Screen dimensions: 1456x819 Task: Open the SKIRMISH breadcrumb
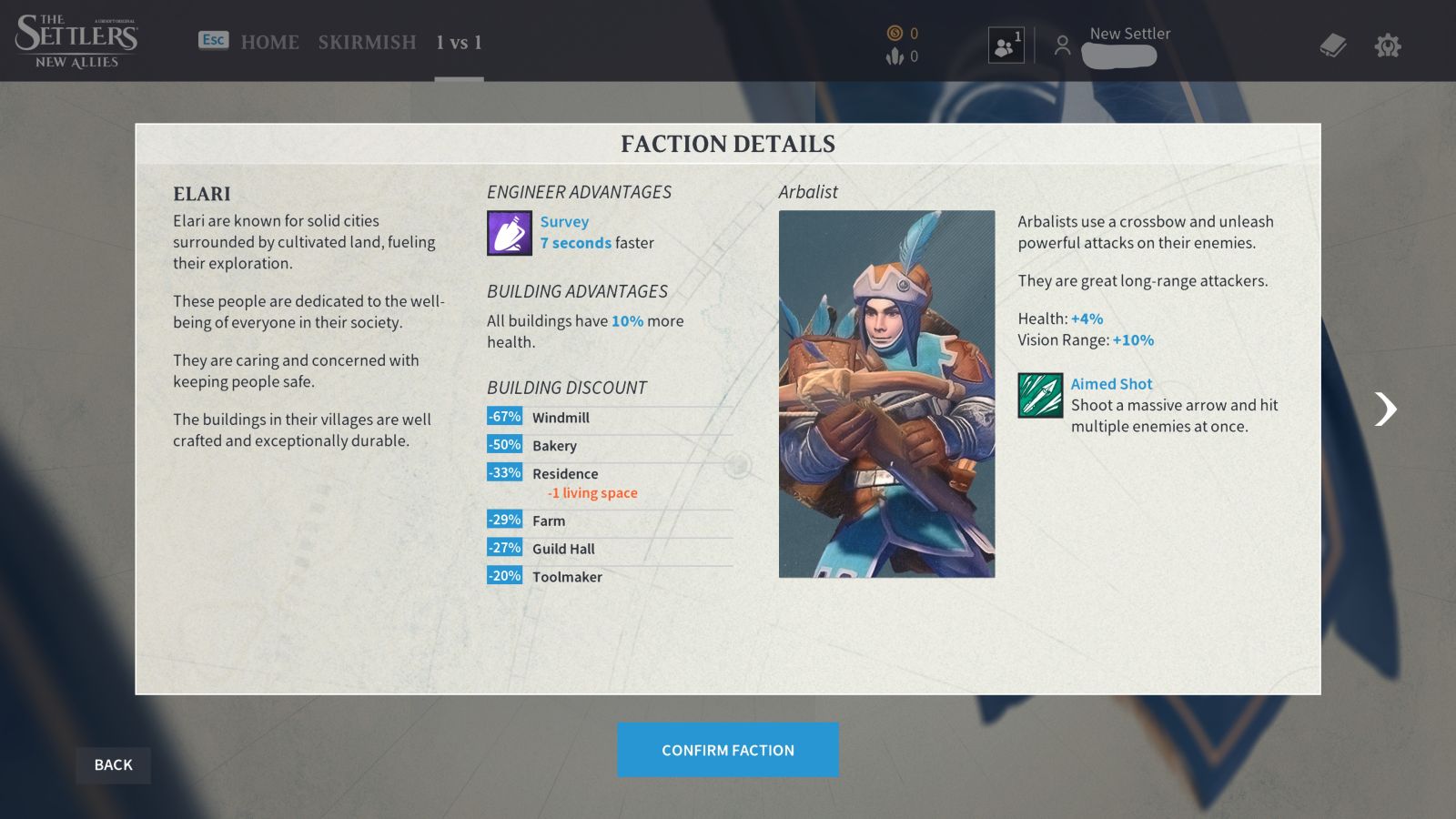click(367, 42)
